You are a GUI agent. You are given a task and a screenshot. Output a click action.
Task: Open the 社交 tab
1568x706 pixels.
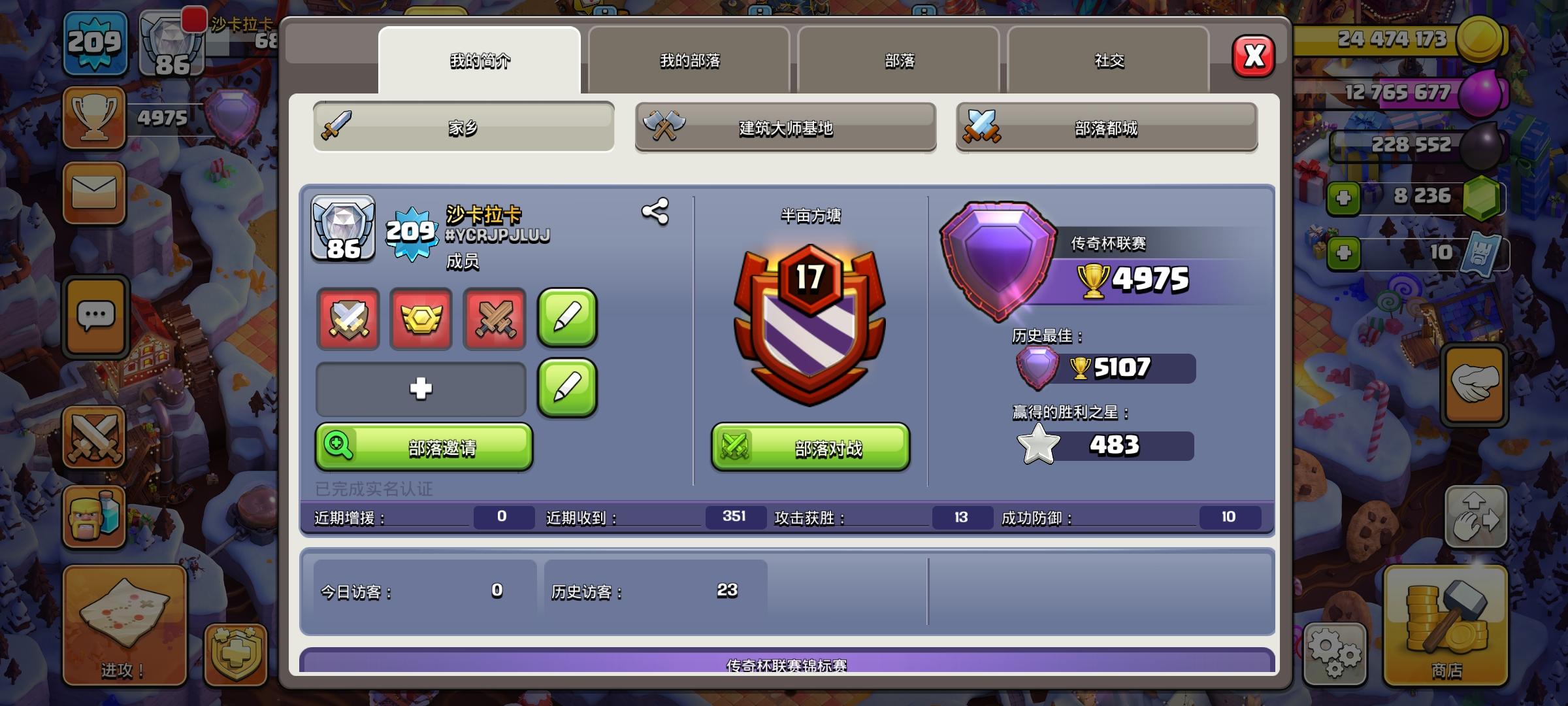pyautogui.click(x=1107, y=59)
